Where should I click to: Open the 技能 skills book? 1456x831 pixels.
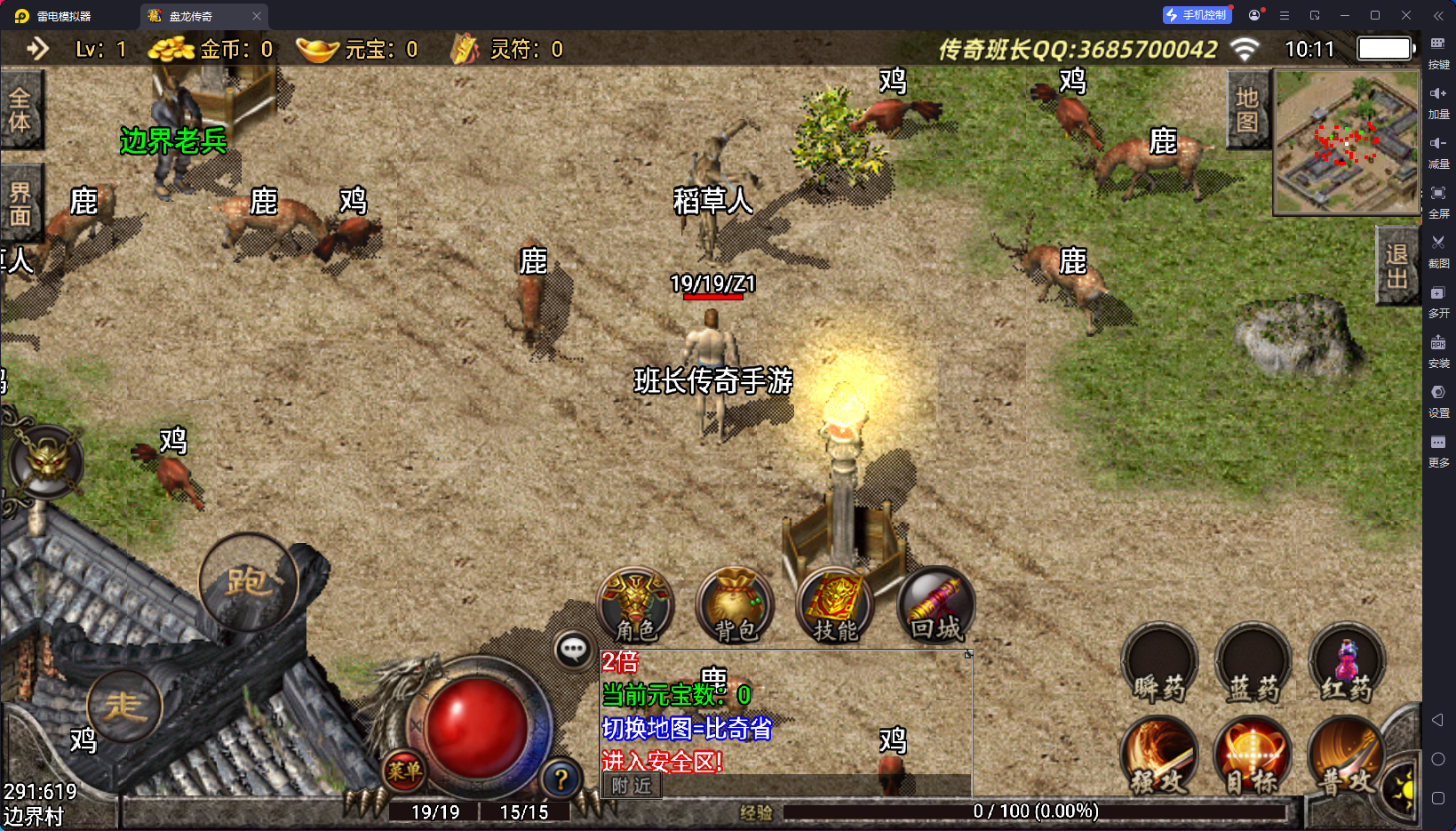(x=836, y=605)
